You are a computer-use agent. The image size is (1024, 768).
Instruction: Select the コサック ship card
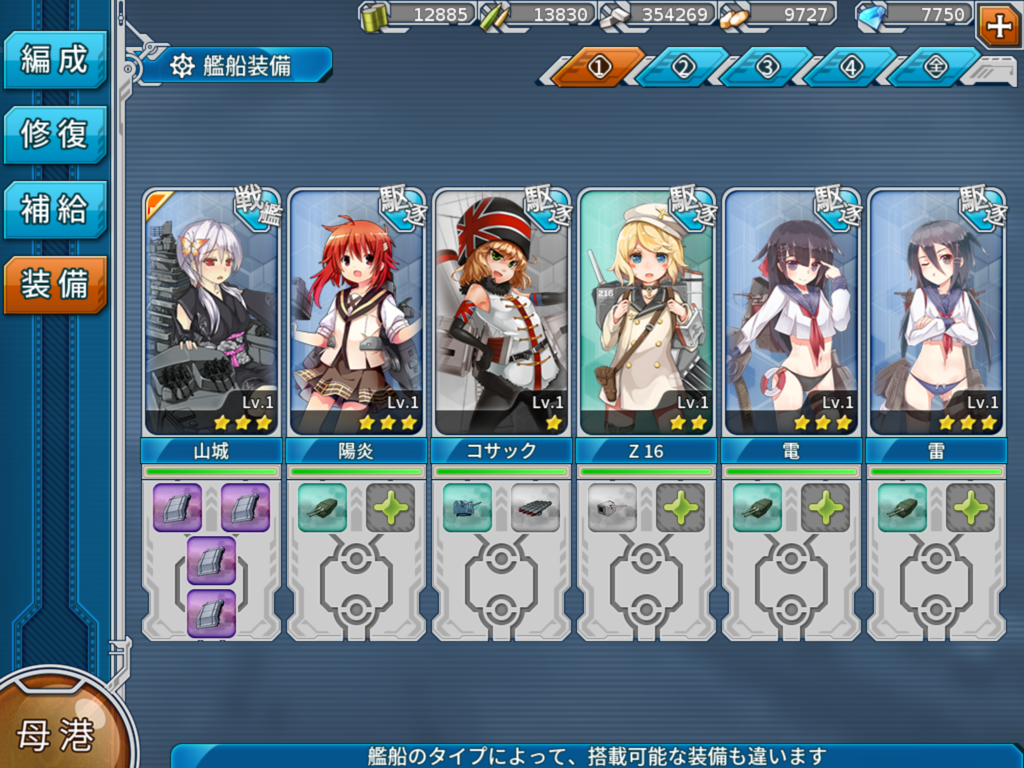pyautogui.click(x=501, y=311)
